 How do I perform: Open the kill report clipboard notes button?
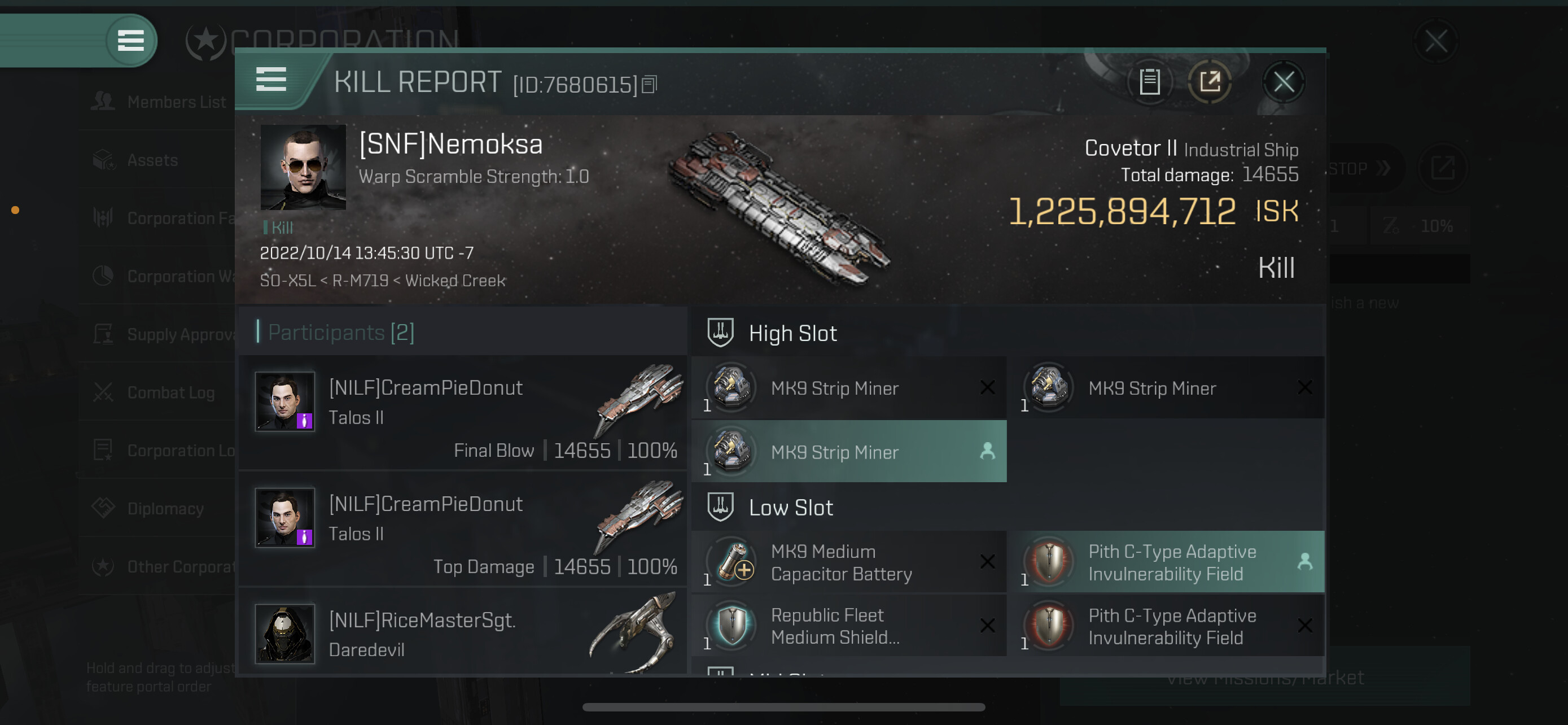(1149, 82)
